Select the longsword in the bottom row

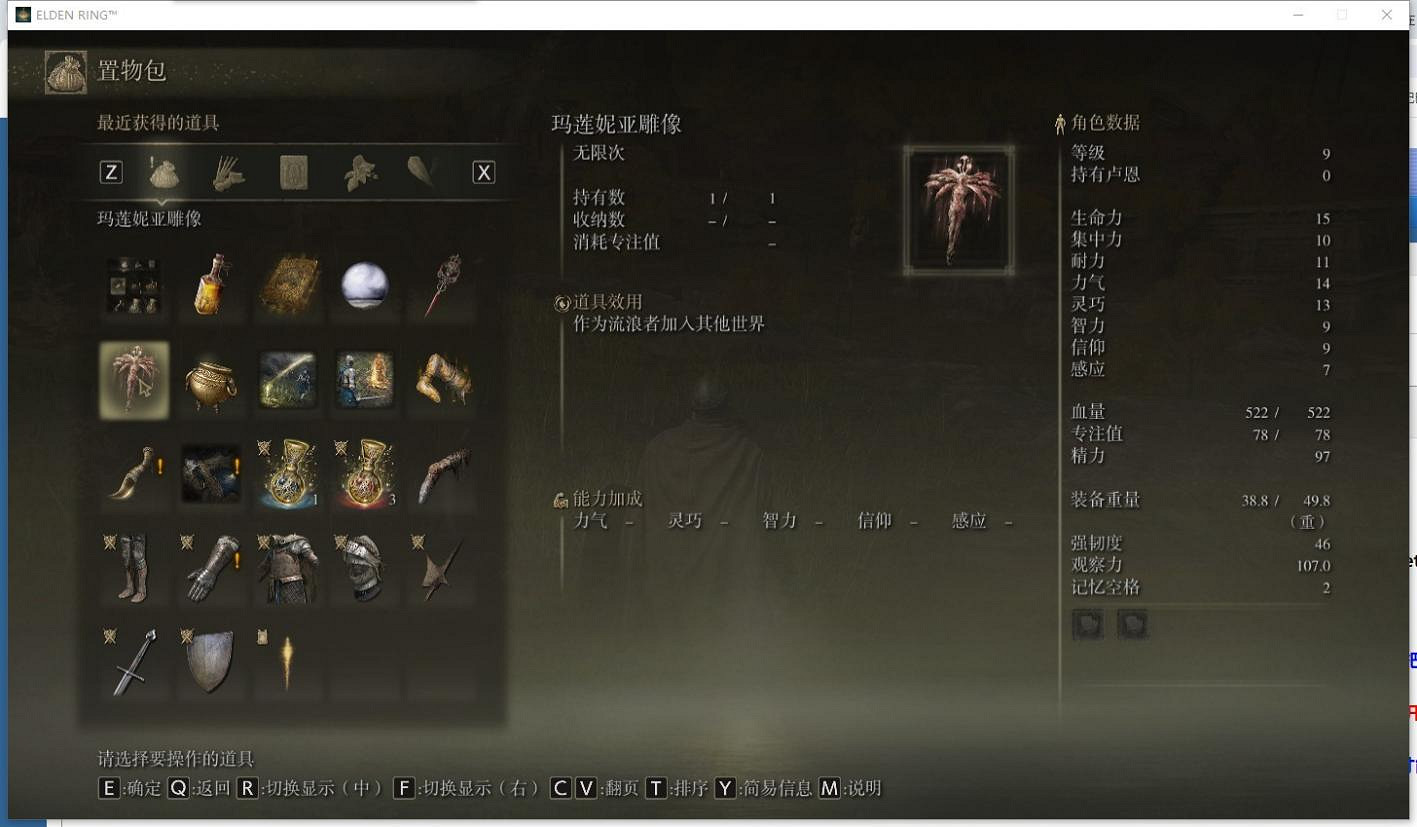pos(133,664)
